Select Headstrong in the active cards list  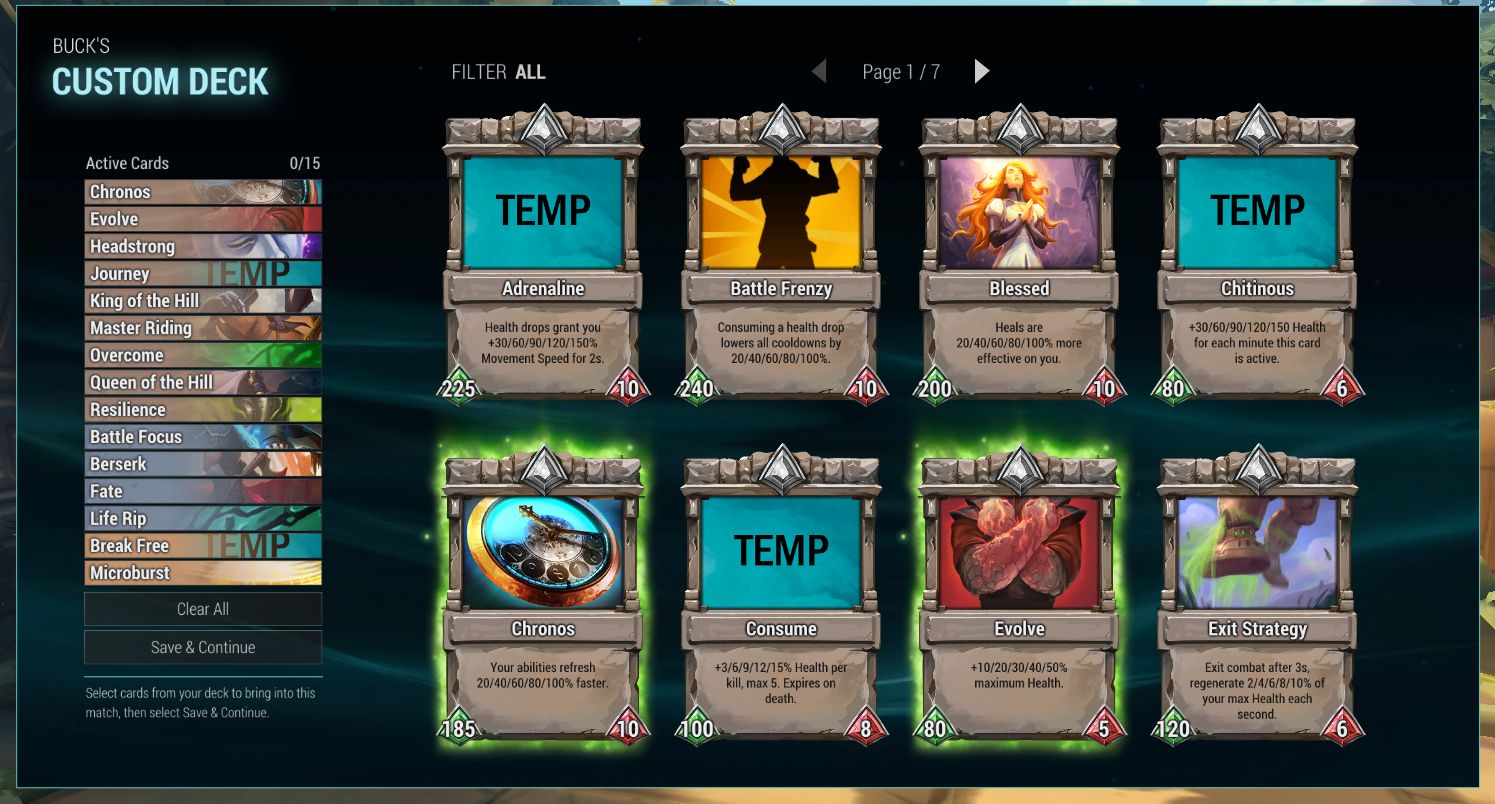click(x=203, y=246)
